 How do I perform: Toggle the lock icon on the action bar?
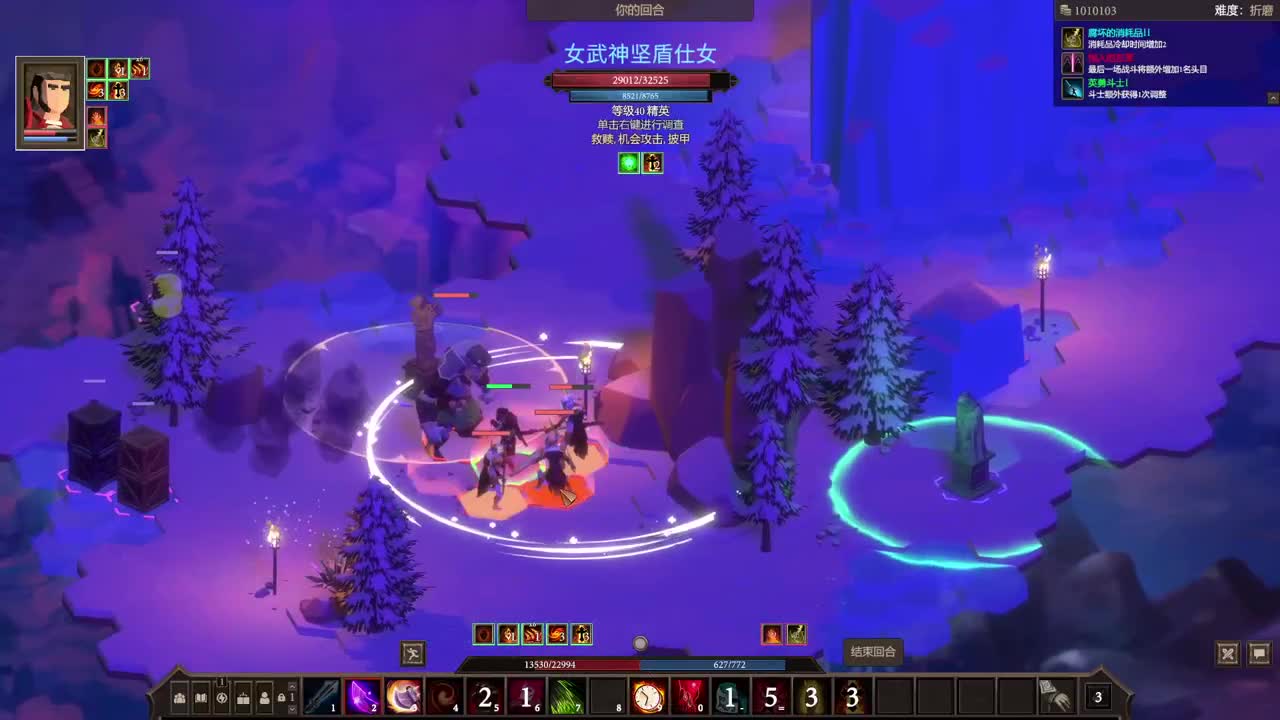[x=280, y=698]
